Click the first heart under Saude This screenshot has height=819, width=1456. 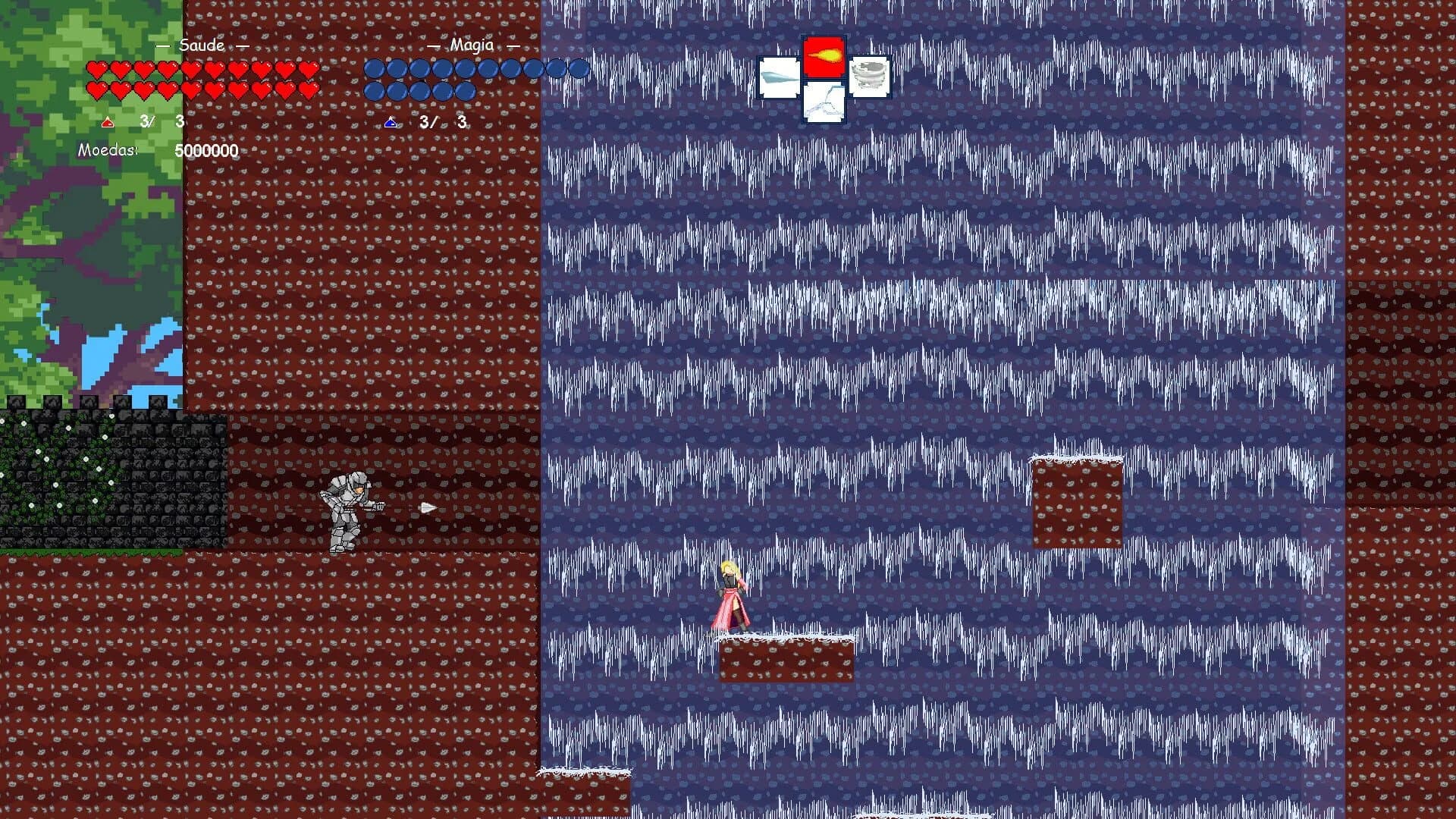pyautogui.click(x=97, y=70)
